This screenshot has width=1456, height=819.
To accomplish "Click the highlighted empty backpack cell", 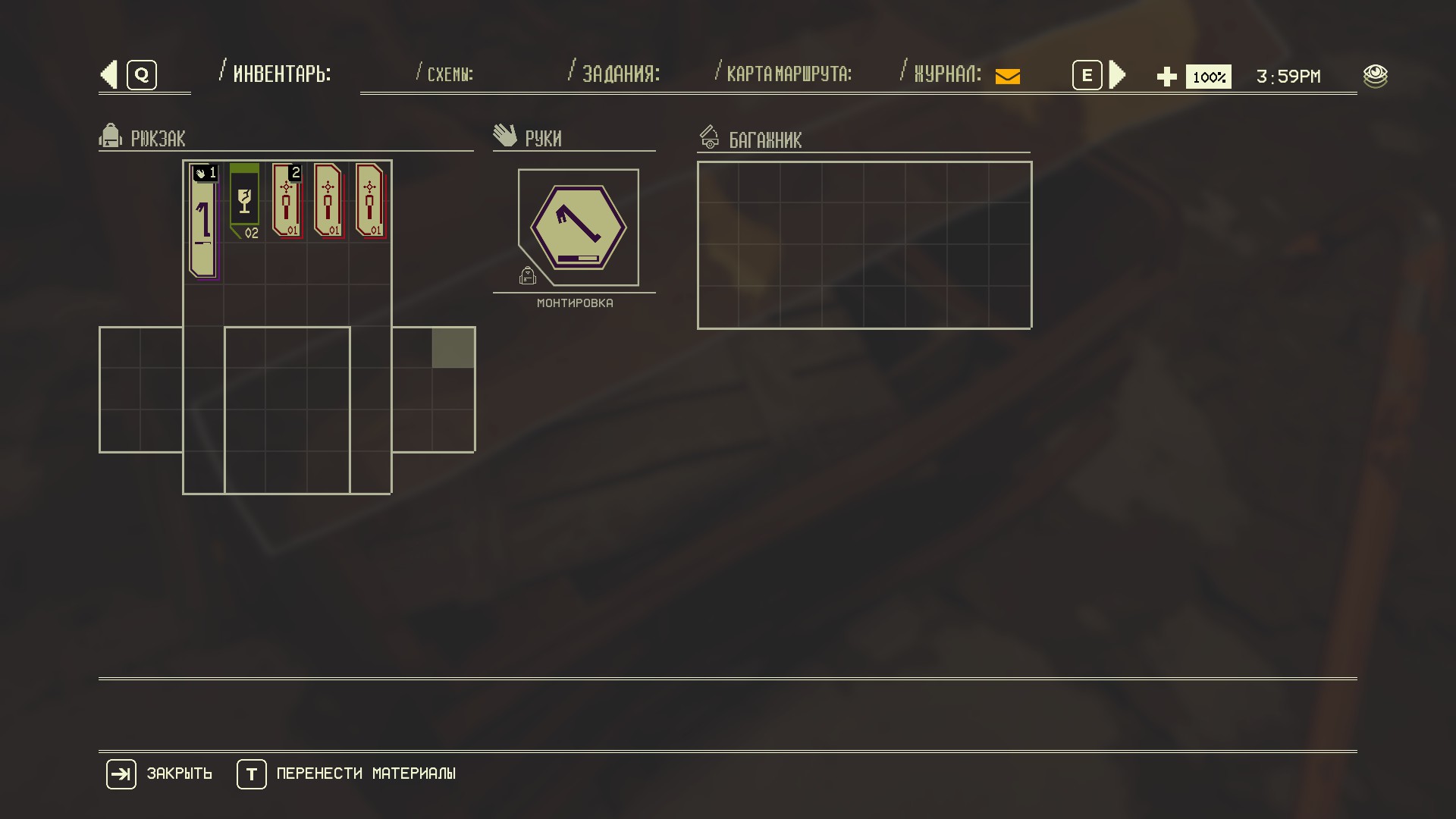I will click(x=453, y=348).
